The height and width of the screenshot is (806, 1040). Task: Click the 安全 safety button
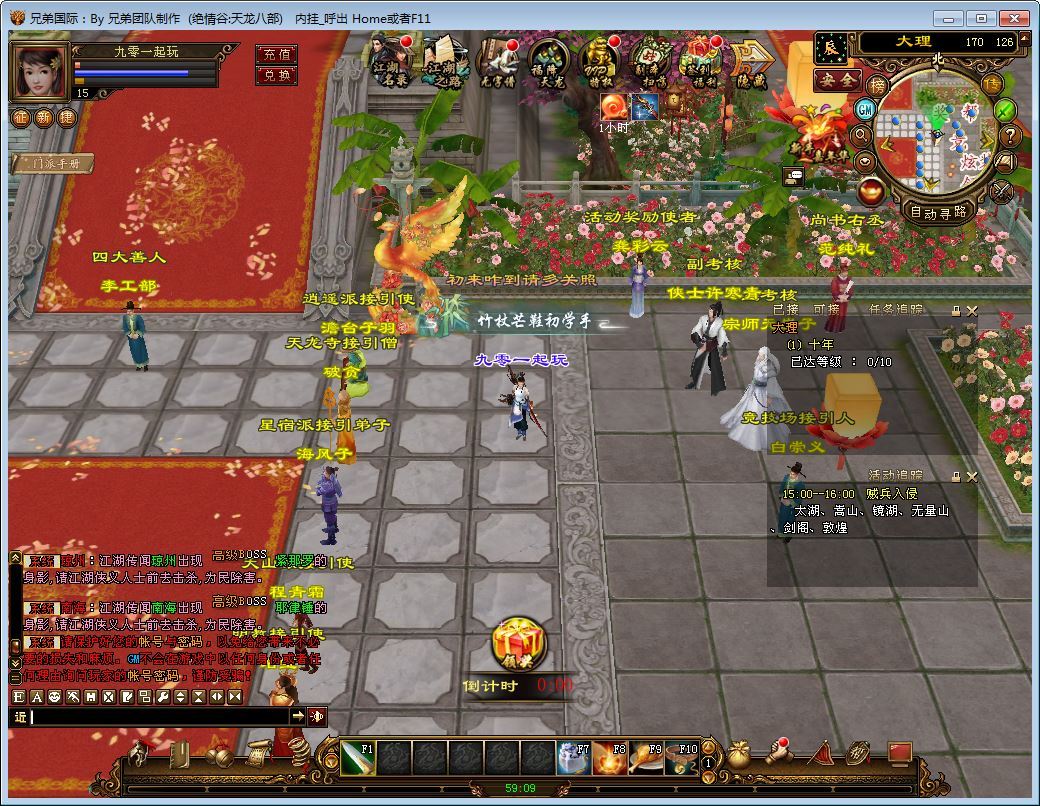tap(837, 80)
